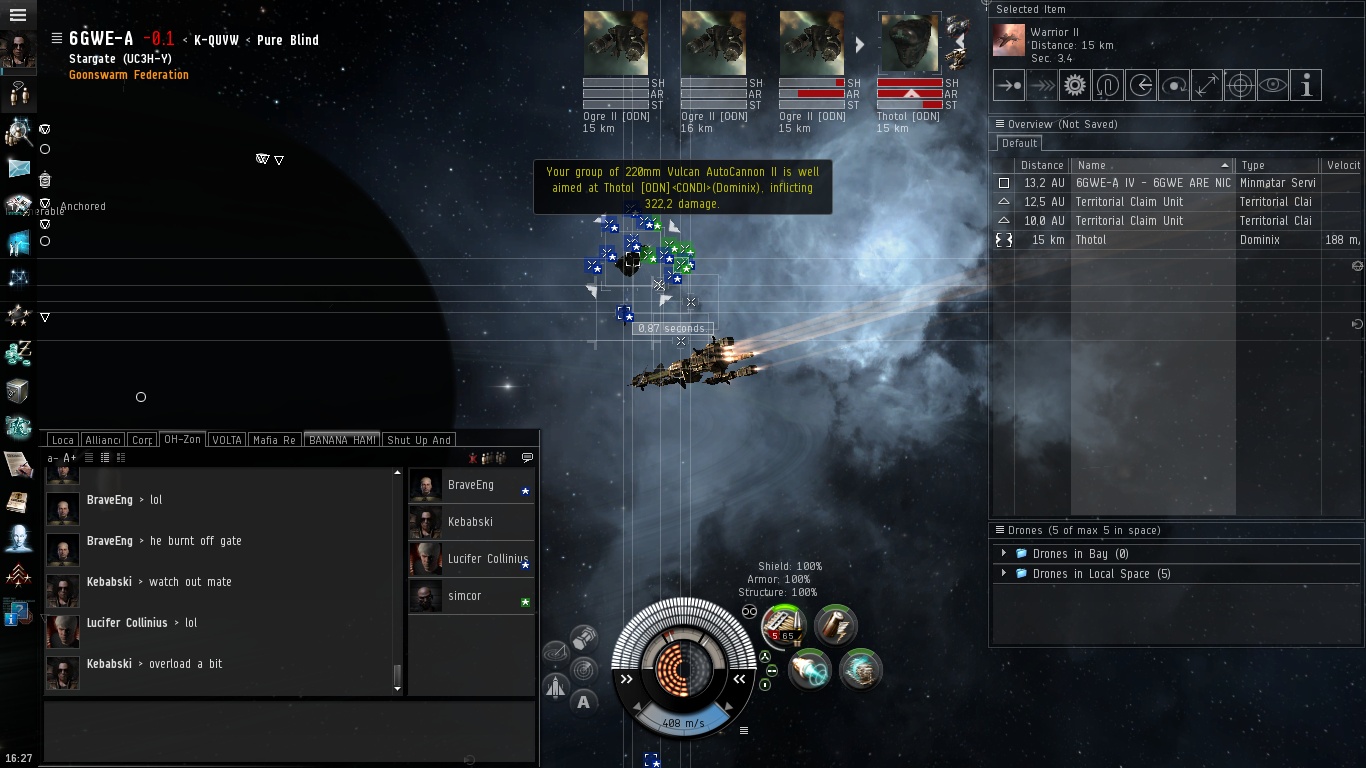Toggle the cap booster battery module
The width and height of the screenshot is (1366, 768).
pyautogui.click(x=834, y=626)
